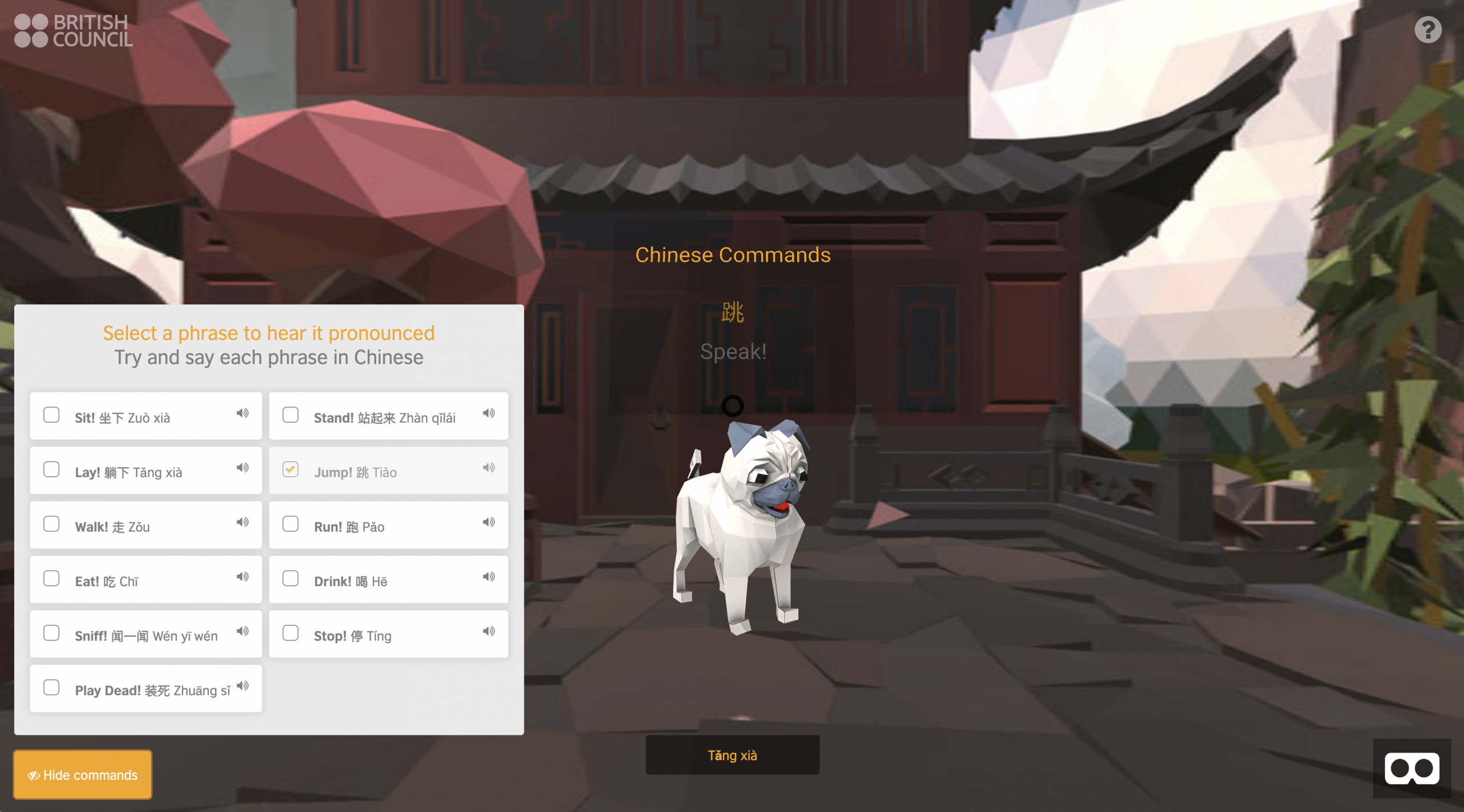Image resolution: width=1464 pixels, height=812 pixels.
Task: Mark the Eat! Chī checkbox
Action: pyautogui.click(x=51, y=578)
